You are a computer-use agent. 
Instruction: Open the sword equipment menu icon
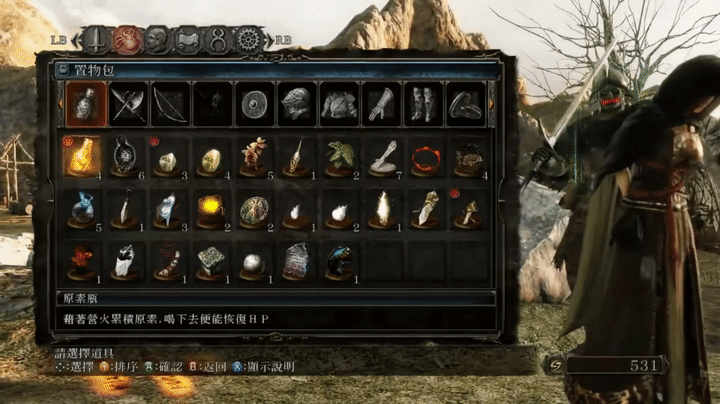(x=96, y=39)
